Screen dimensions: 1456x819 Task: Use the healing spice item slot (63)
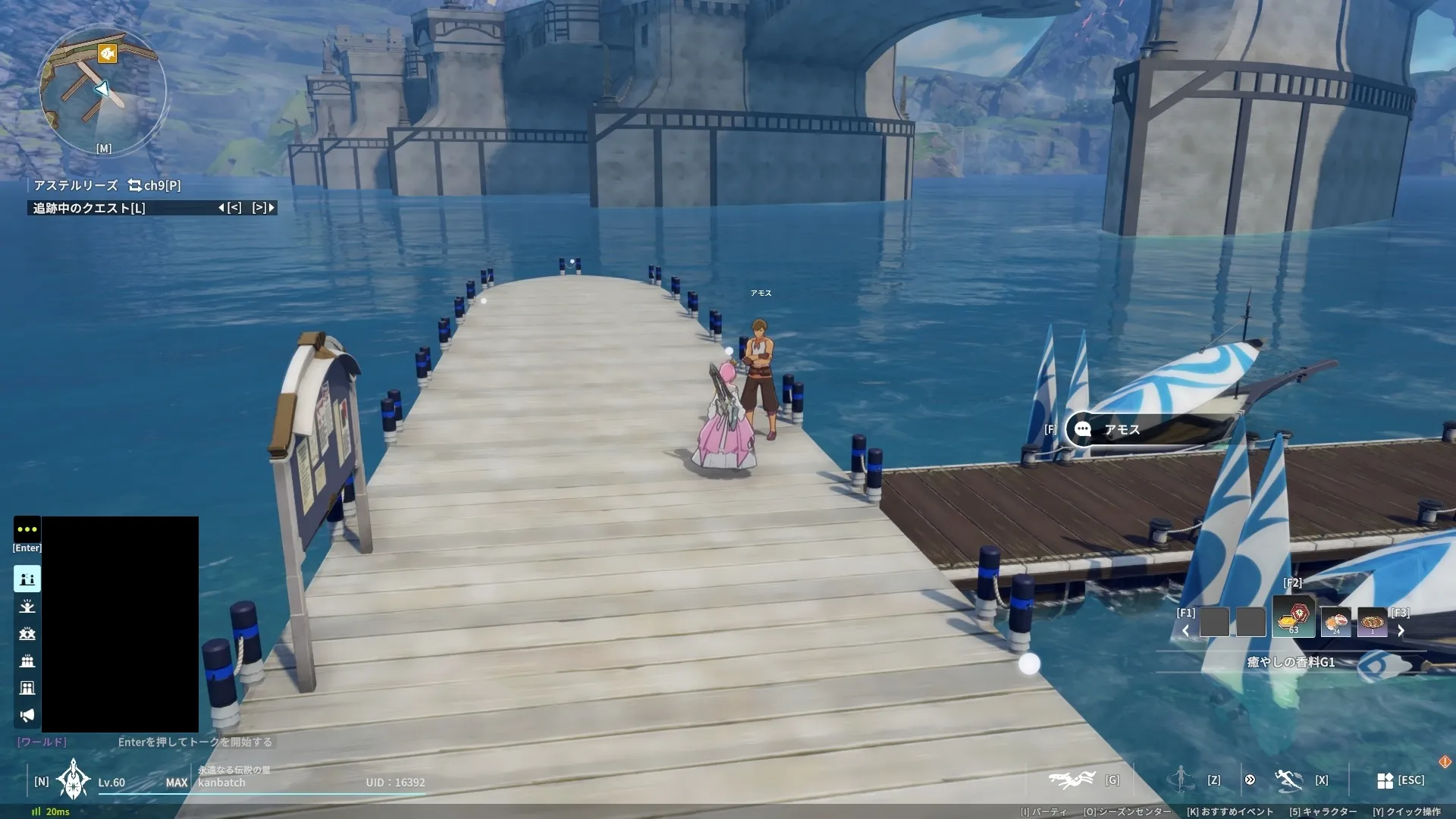click(x=1294, y=618)
